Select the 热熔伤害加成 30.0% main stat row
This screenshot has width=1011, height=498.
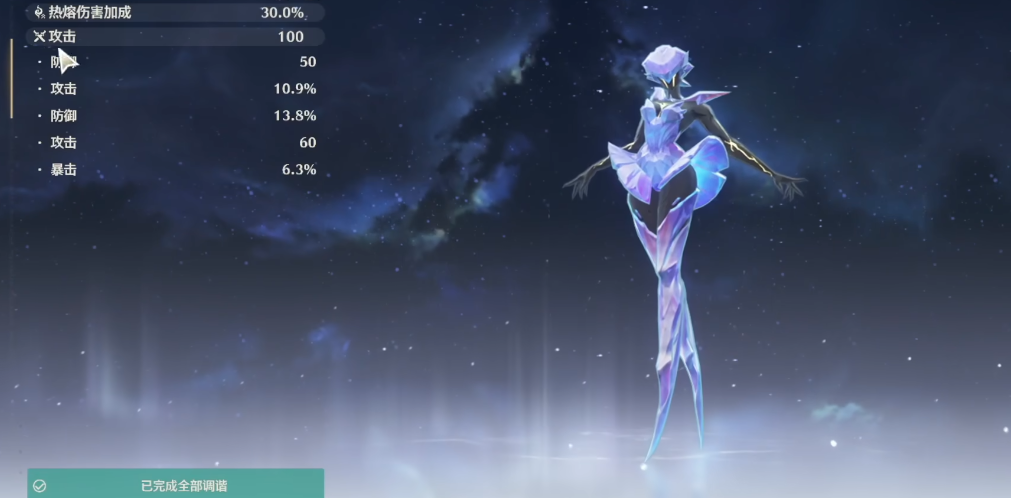coord(176,13)
